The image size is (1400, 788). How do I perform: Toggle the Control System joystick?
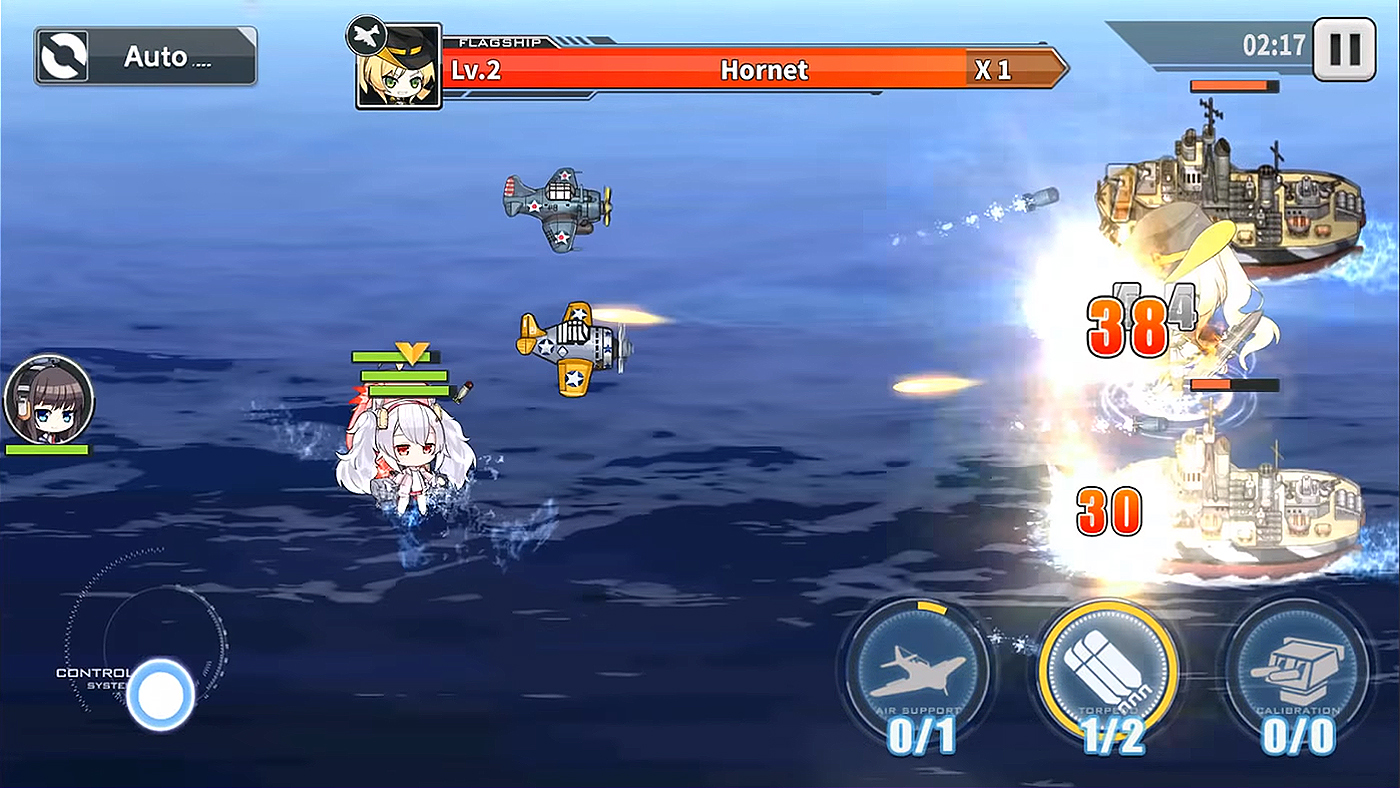pyautogui.click(x=160, y=695)
